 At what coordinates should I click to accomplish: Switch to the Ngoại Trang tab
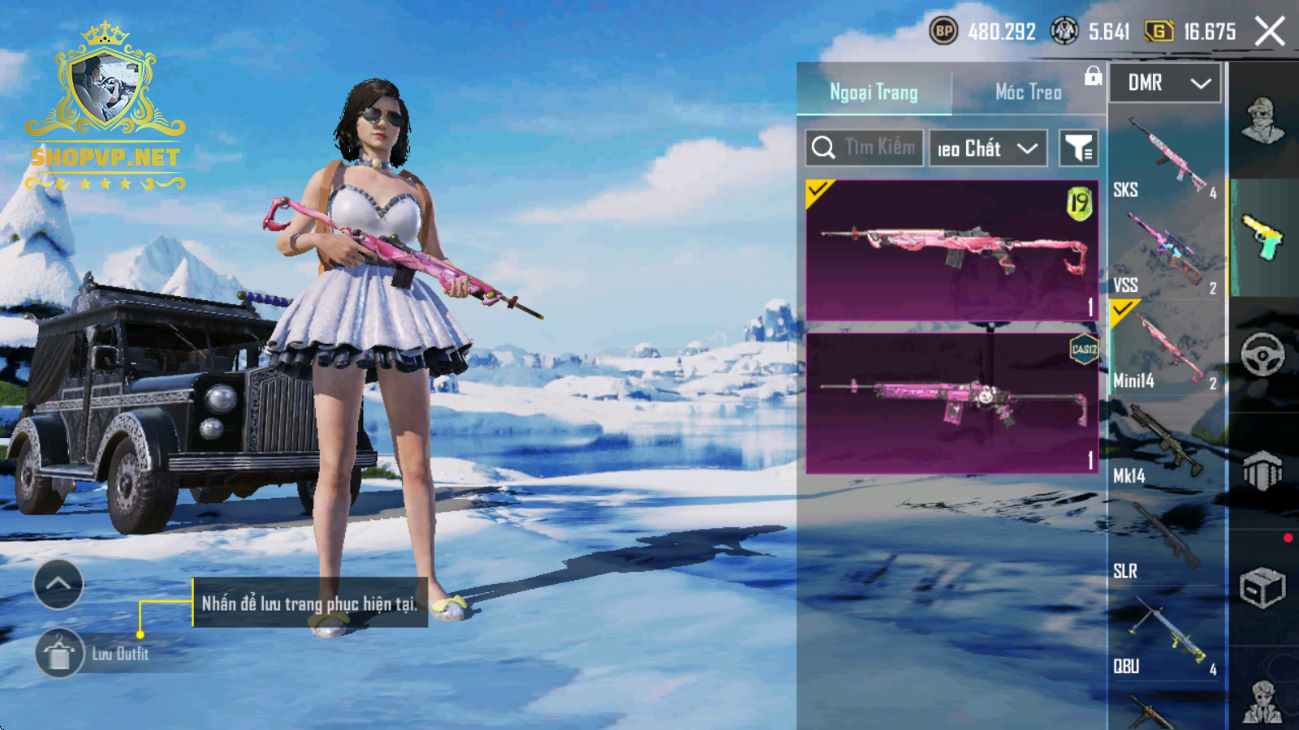coord(873,92)
